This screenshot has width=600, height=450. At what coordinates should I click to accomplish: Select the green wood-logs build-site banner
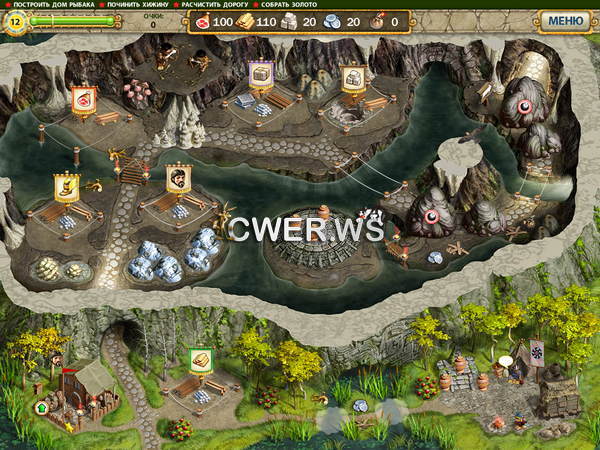tap(200, 361)
